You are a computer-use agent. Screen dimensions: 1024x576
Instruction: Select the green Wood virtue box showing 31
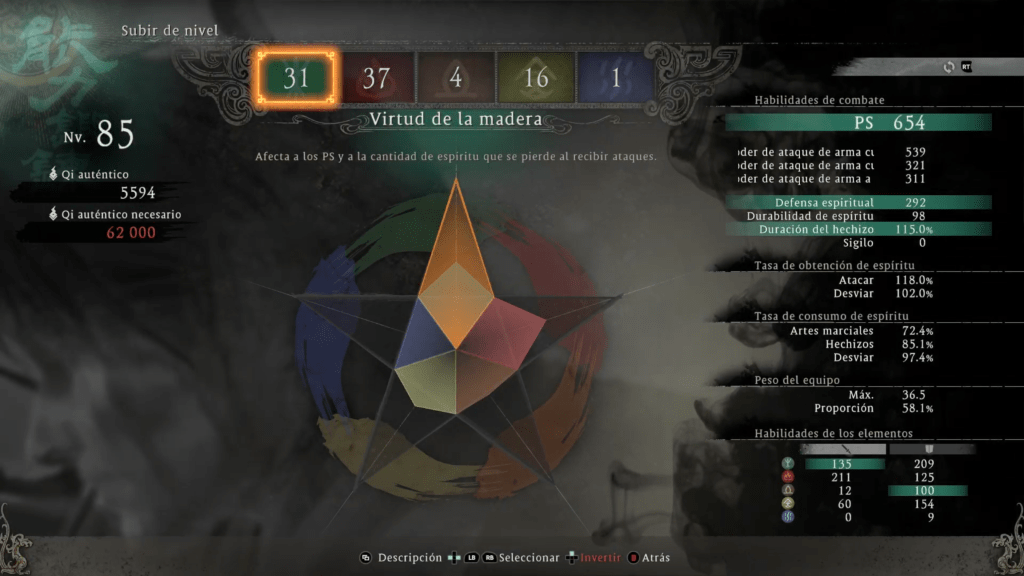click(296, 78)
